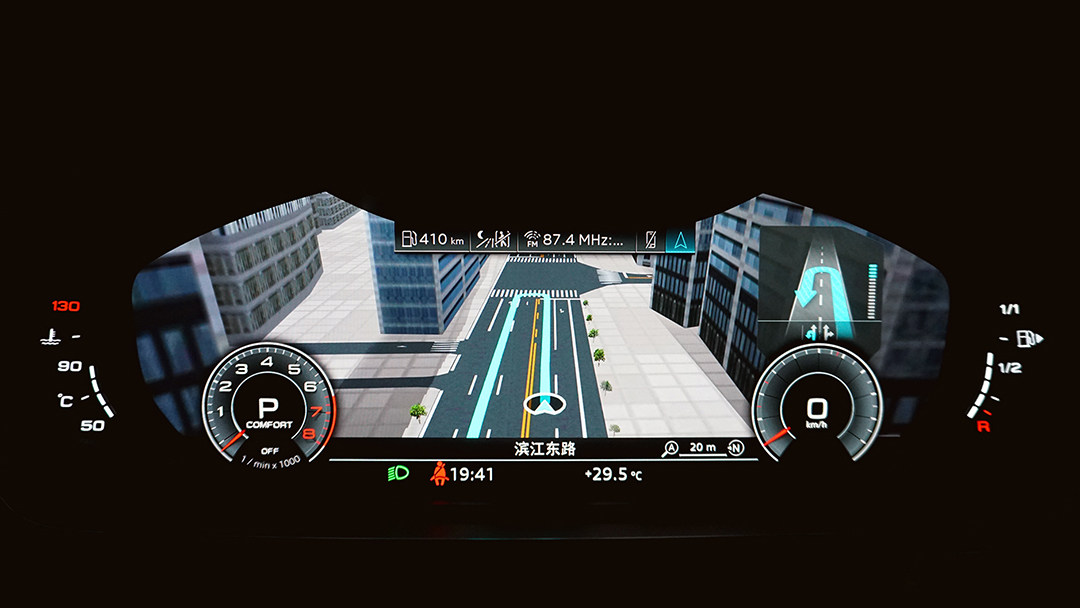Click the red seatbelt warning icon
Image resolution: width=1080 pixels, height=608 pixels.
click(437, 473)
